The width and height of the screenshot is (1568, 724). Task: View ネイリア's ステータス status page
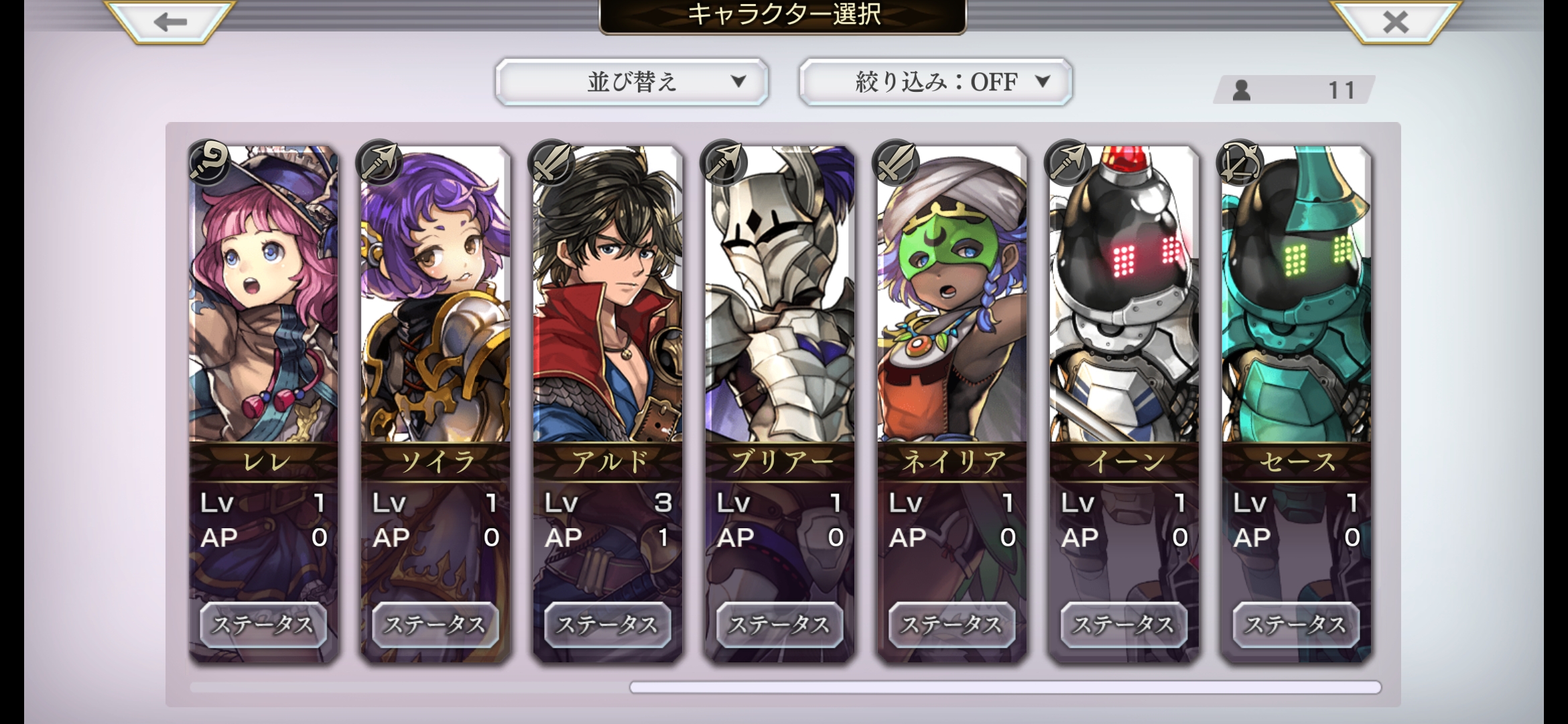pyautogui.click(x=952, y=625)
